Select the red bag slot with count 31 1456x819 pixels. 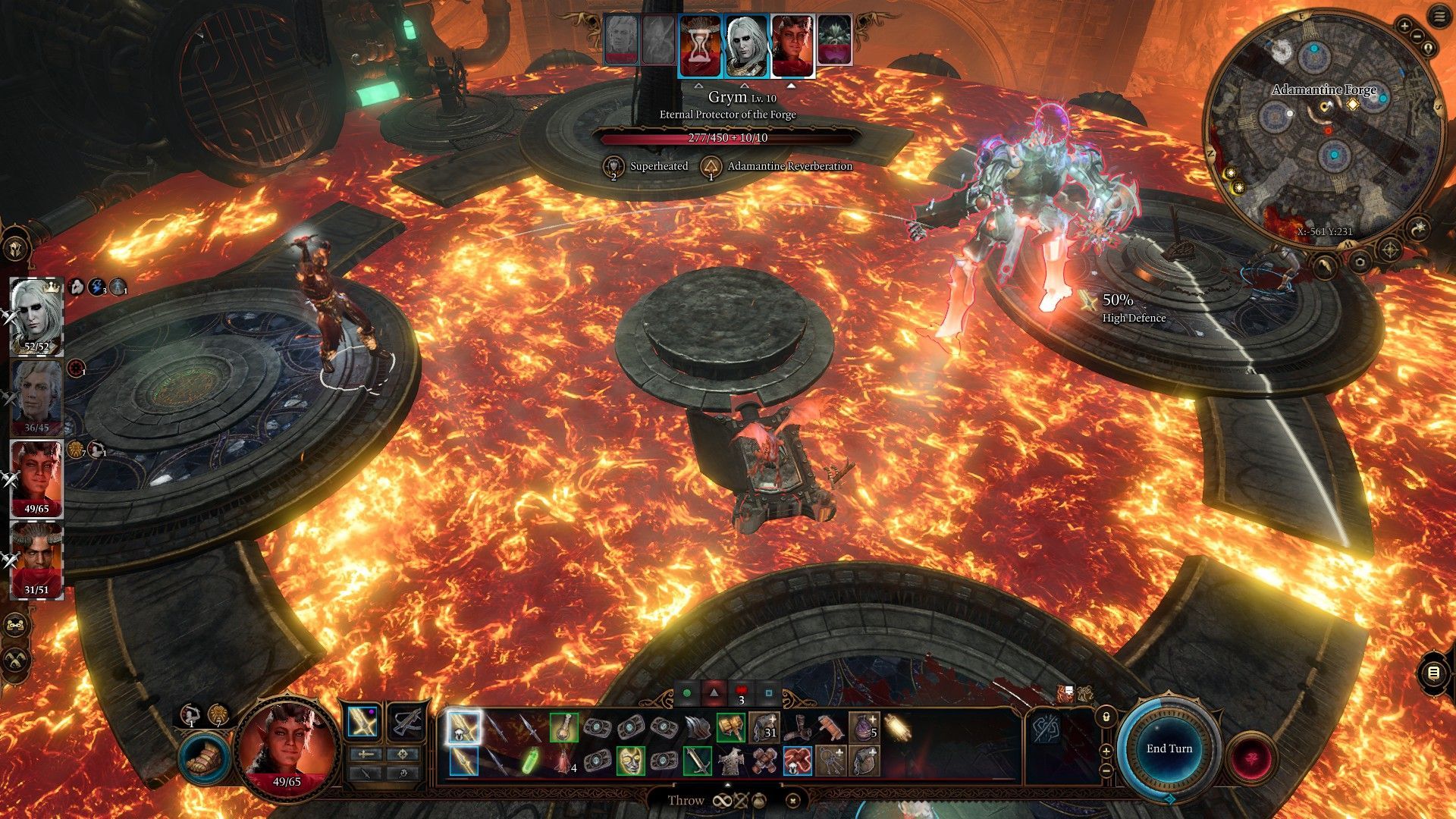[764, 728]
